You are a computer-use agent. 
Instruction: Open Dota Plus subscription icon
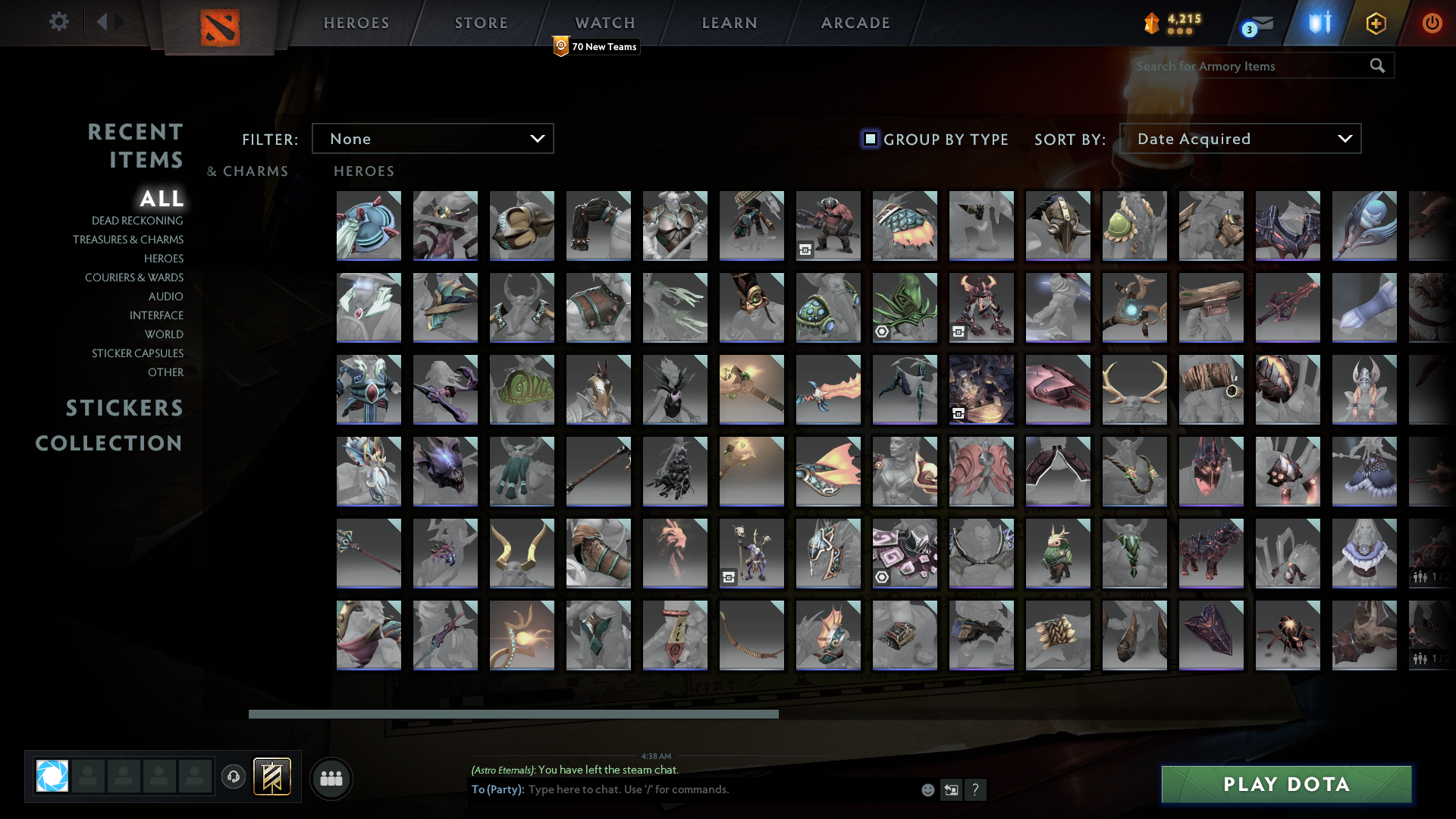[x=1376, y=23]
